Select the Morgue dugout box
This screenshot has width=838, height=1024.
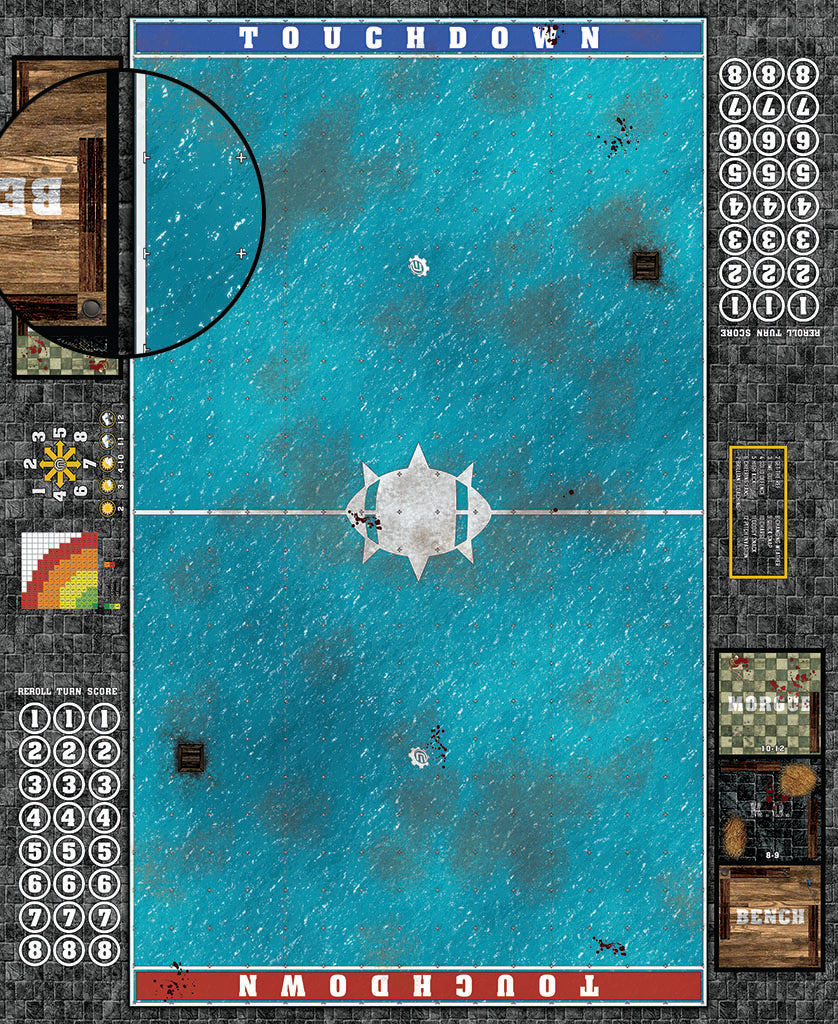pos(769,703)
